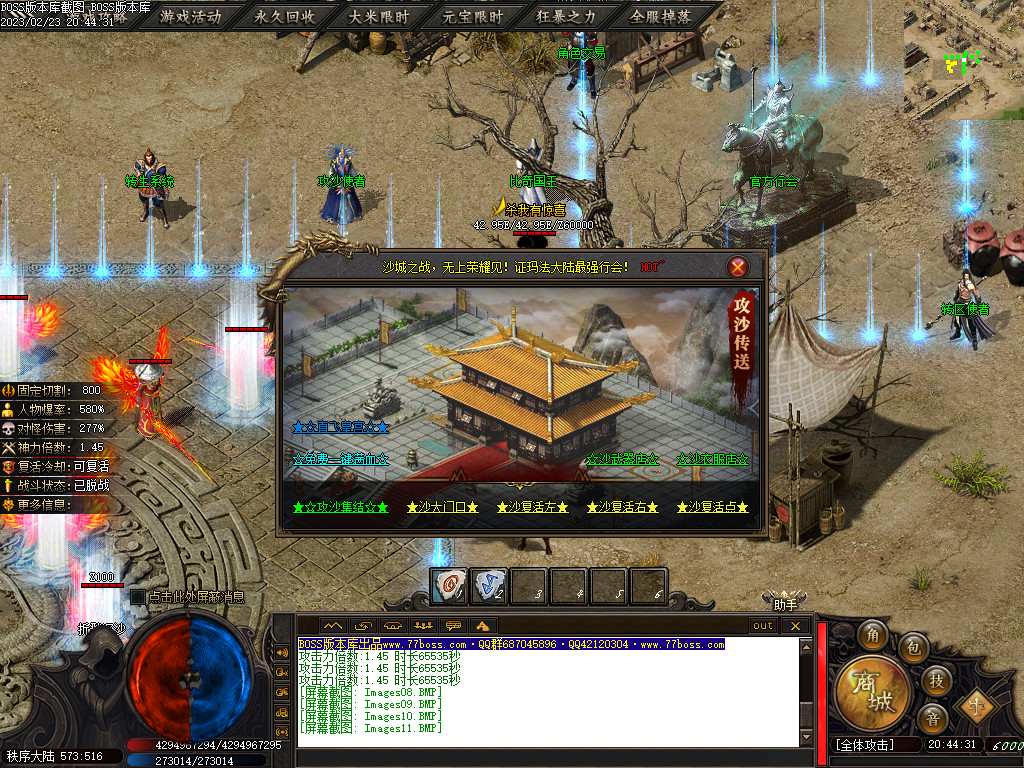The width and height of the screenshot is (1024, 768).
Task: Open the 游戏活动 menu tab
Action: point(190,17)
